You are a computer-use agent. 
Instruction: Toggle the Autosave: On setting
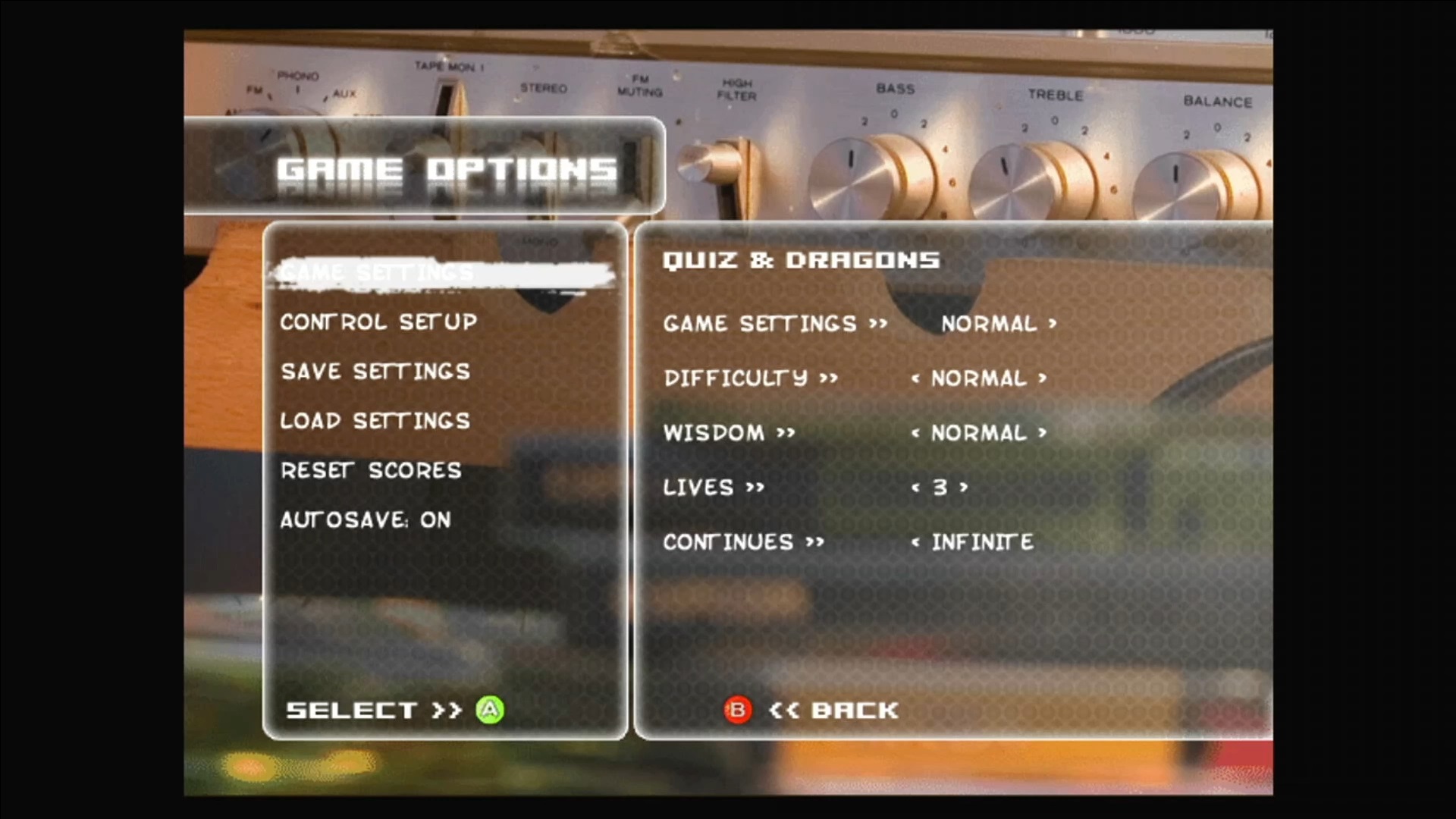point(366,520)
